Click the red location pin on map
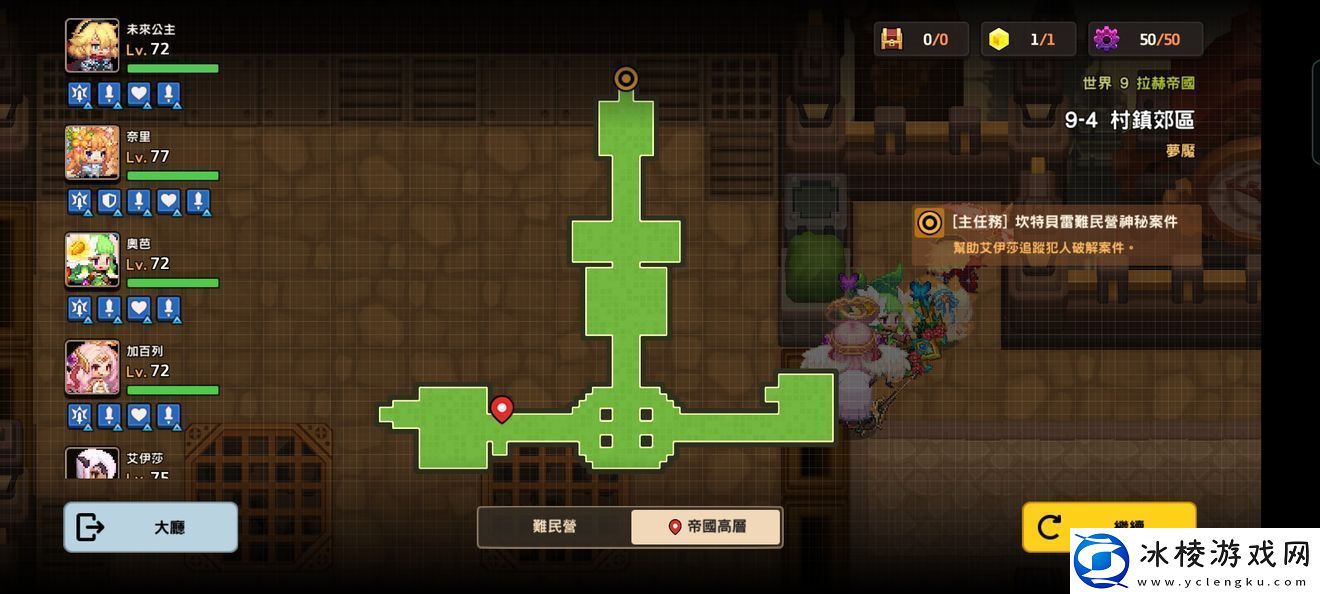1320x594 pixels. (x=502, y=408)
